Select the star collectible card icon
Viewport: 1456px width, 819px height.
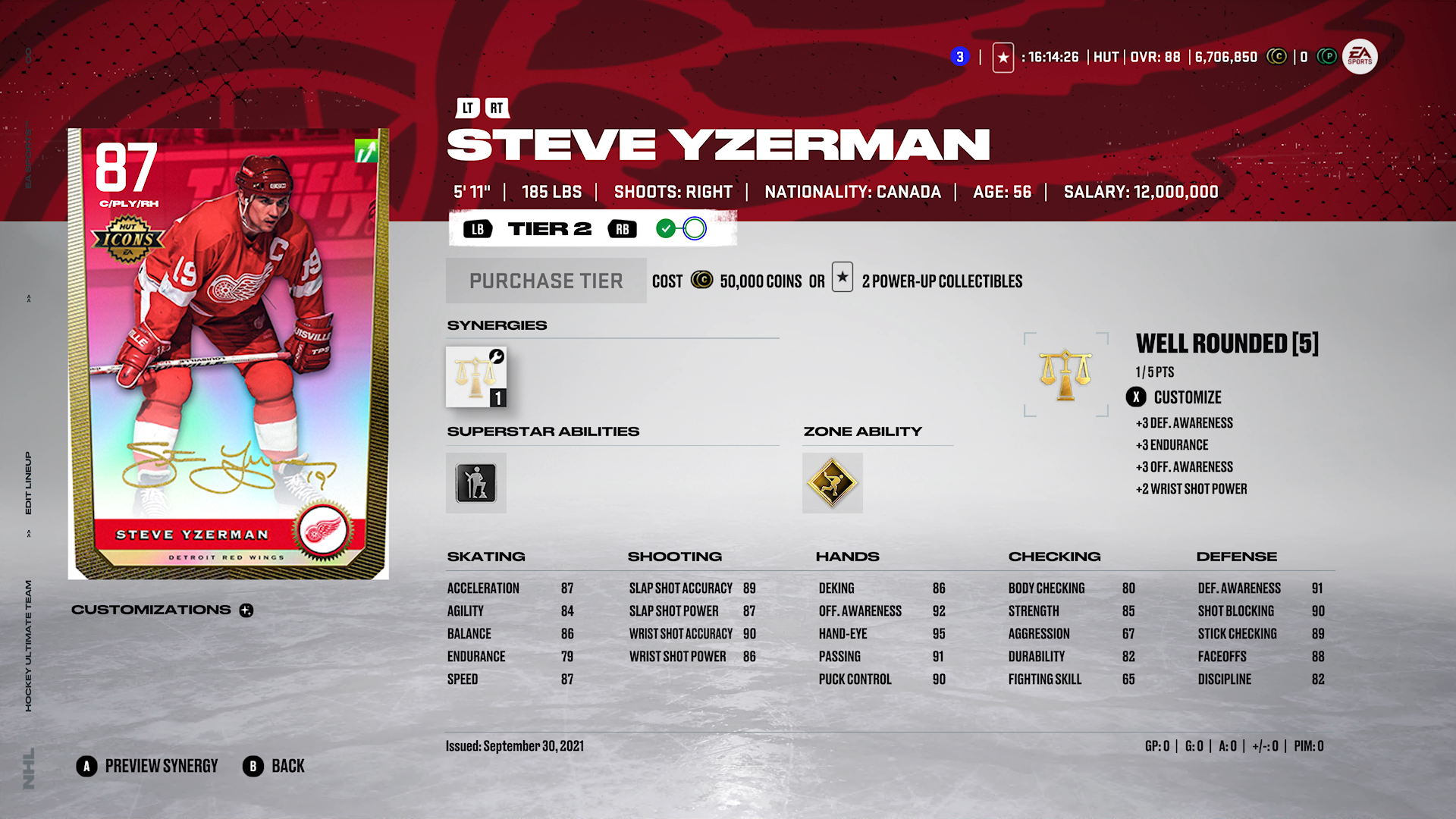(1003, 56)
